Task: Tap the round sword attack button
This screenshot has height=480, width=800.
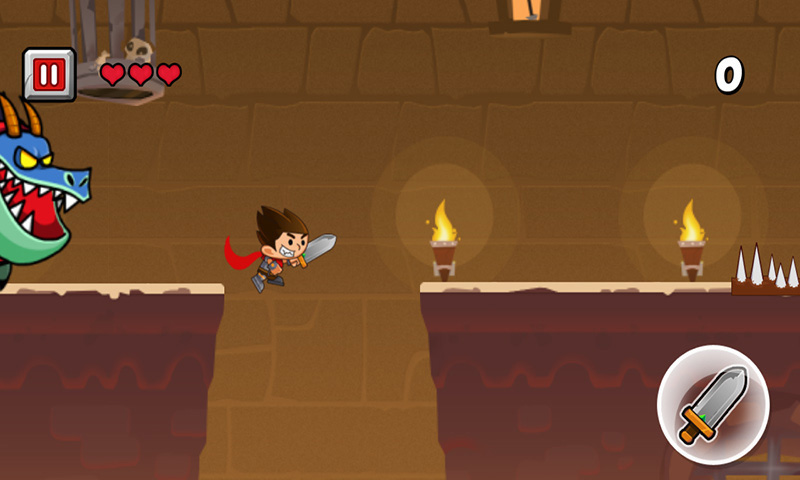Action: click(x=712, y=404)
